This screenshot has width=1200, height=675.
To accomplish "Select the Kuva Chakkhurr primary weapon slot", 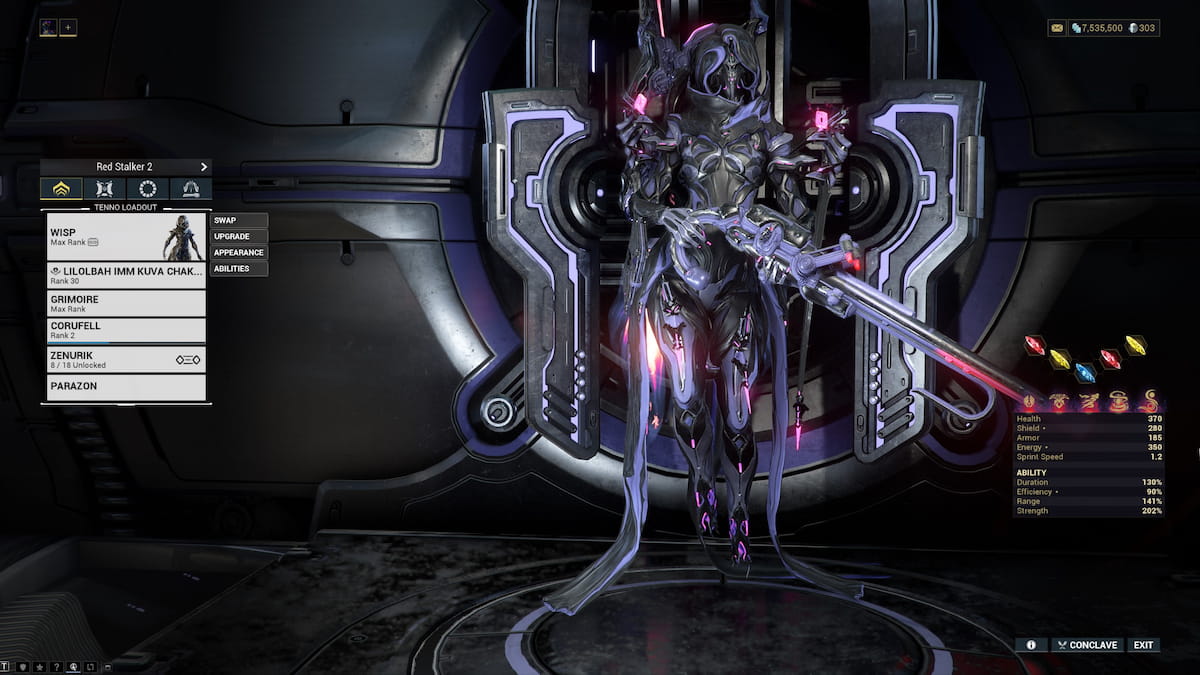I will pos(126,275).
